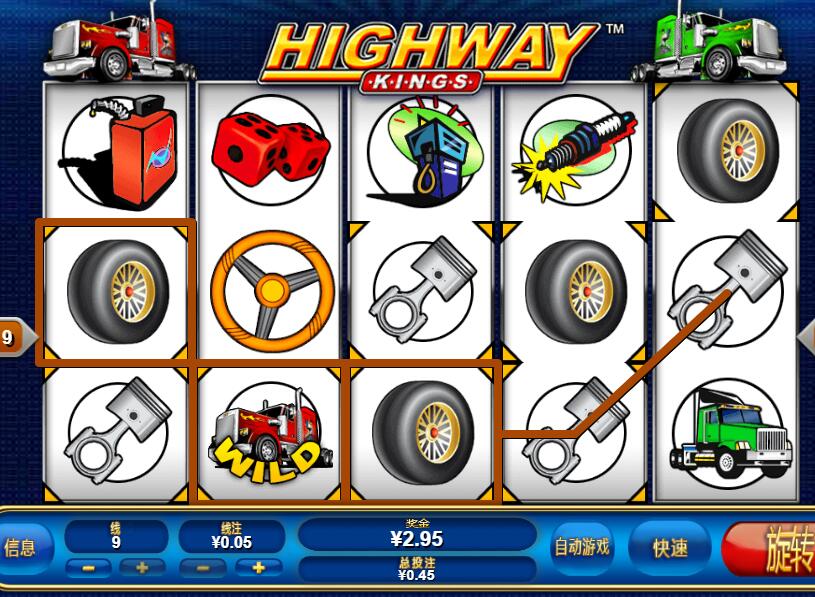Decrease the number of lines (线)

[88, 567]
